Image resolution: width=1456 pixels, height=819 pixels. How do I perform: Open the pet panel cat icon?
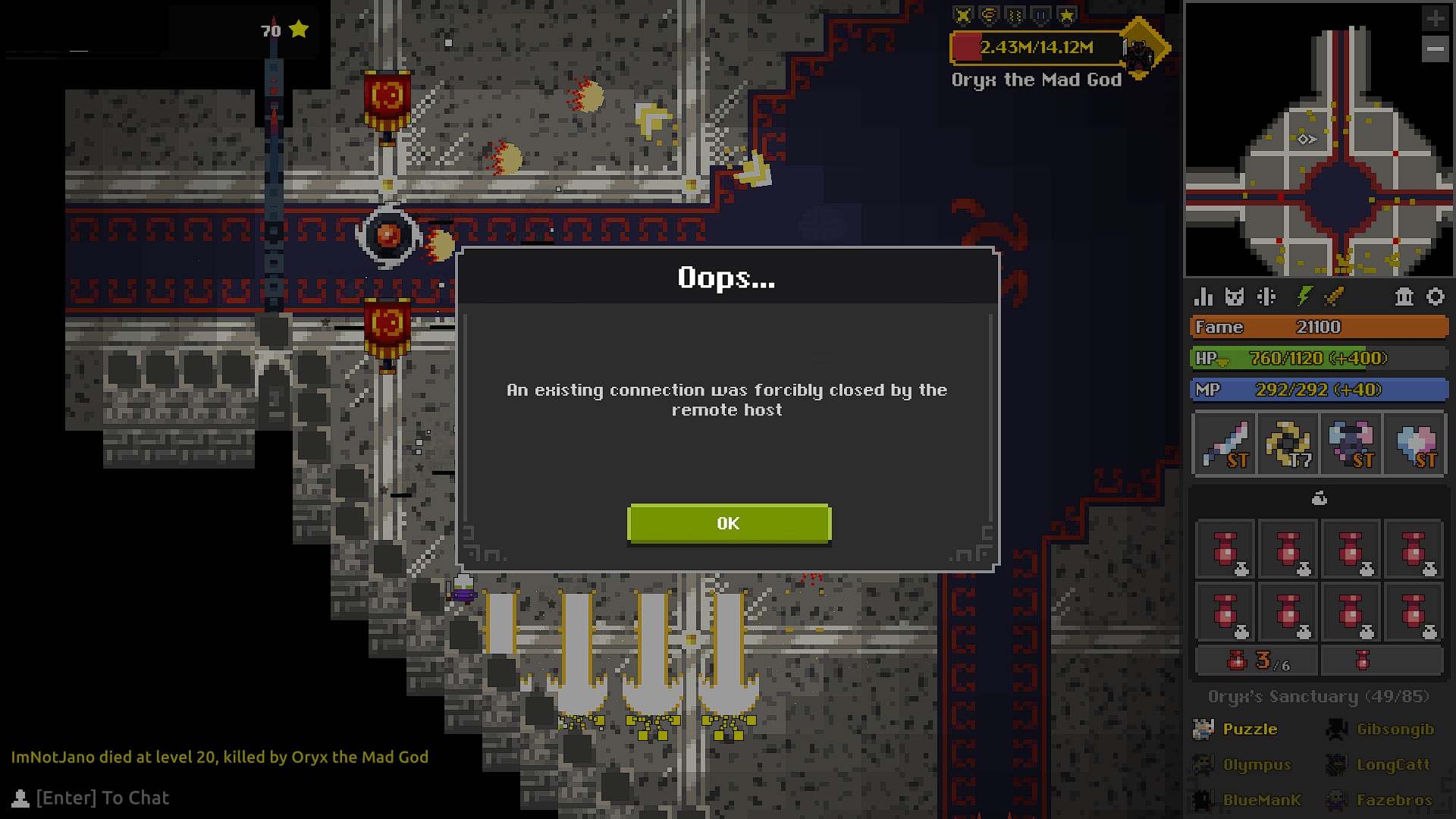[x=1234, y=297]
